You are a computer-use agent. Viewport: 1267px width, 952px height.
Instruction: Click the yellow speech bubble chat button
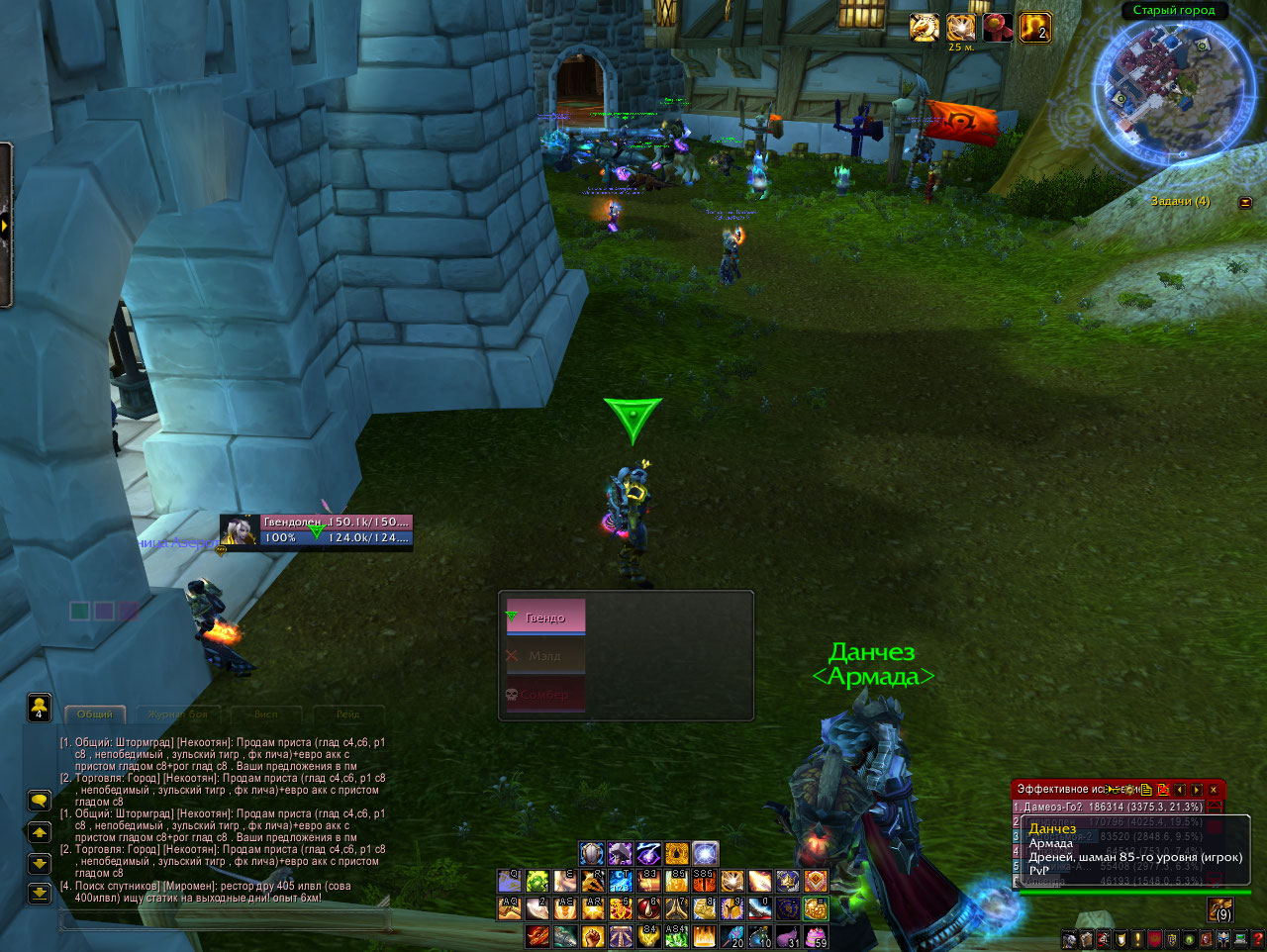tap(39, 800)
